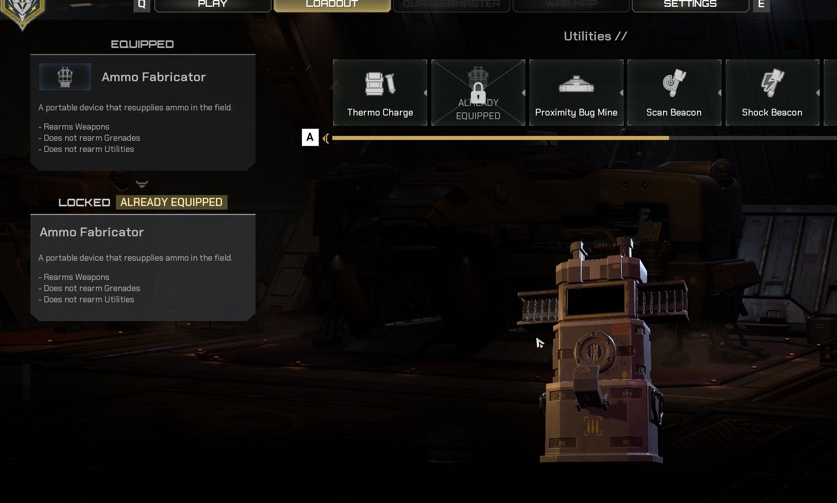The width and height of the screenshot is (837, 503).
Task: Click the emblem badge in the top-left corner
Action: click(x=22, y=12)
